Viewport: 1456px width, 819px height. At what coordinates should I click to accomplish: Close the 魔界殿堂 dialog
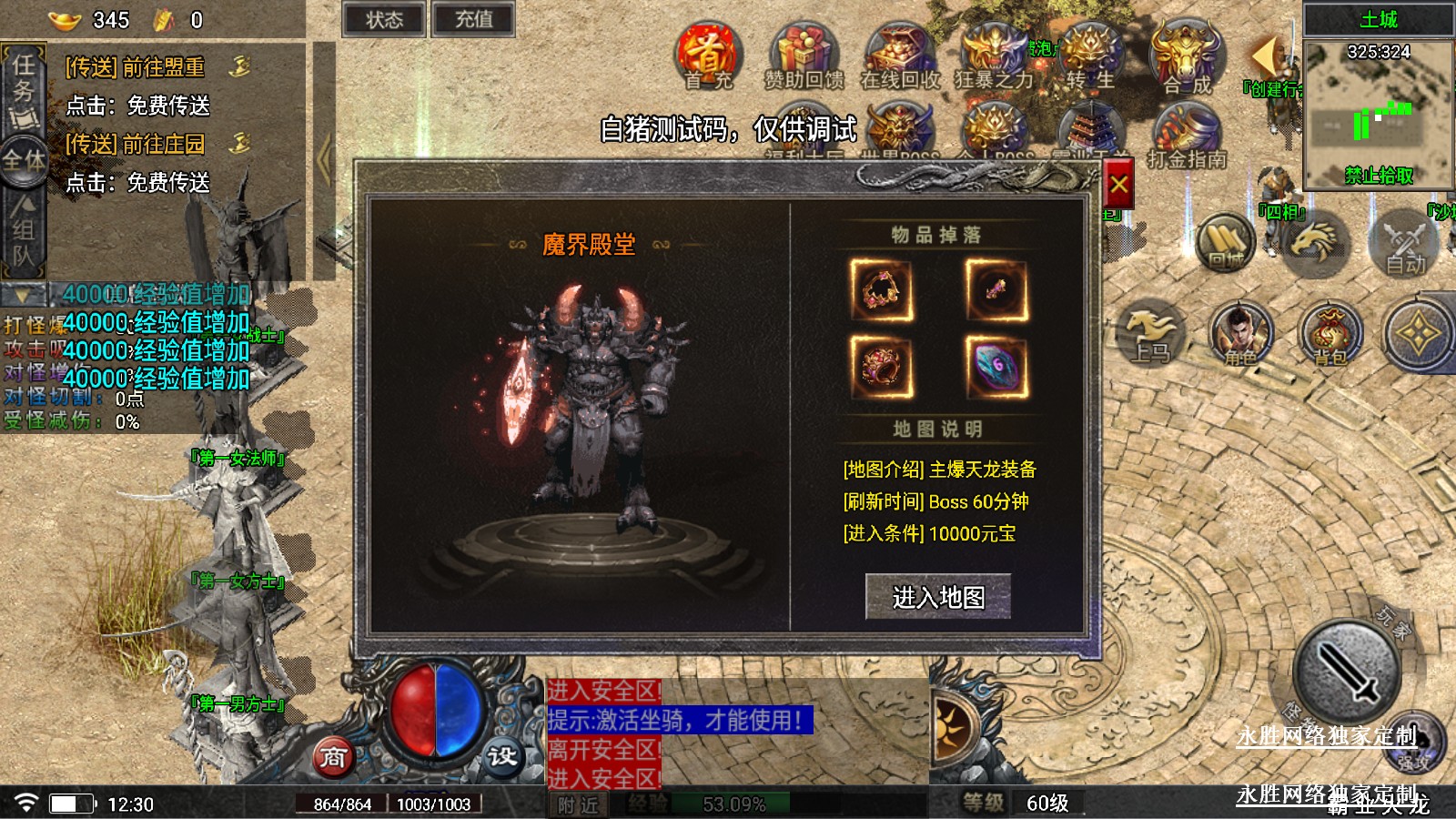point(1118,186)
